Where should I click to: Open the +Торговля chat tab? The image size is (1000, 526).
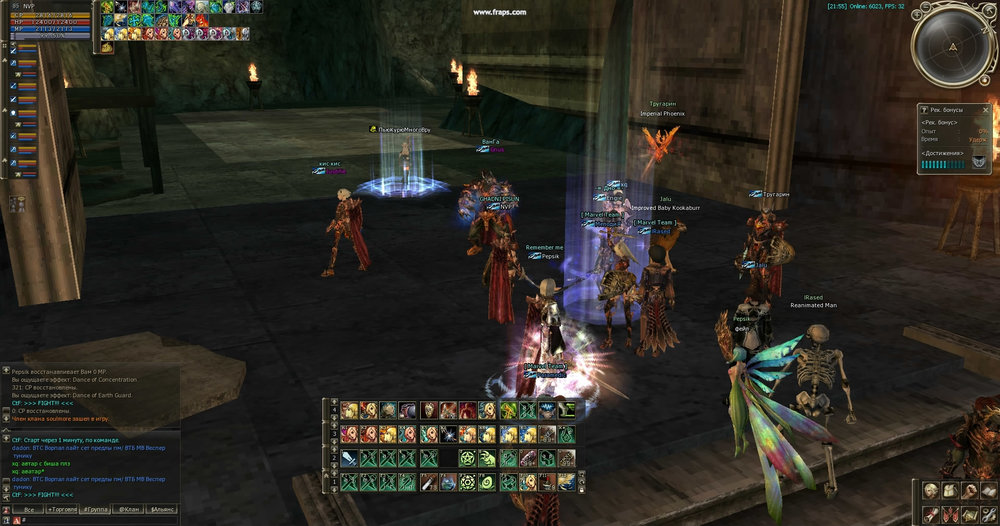click(64, 509)
